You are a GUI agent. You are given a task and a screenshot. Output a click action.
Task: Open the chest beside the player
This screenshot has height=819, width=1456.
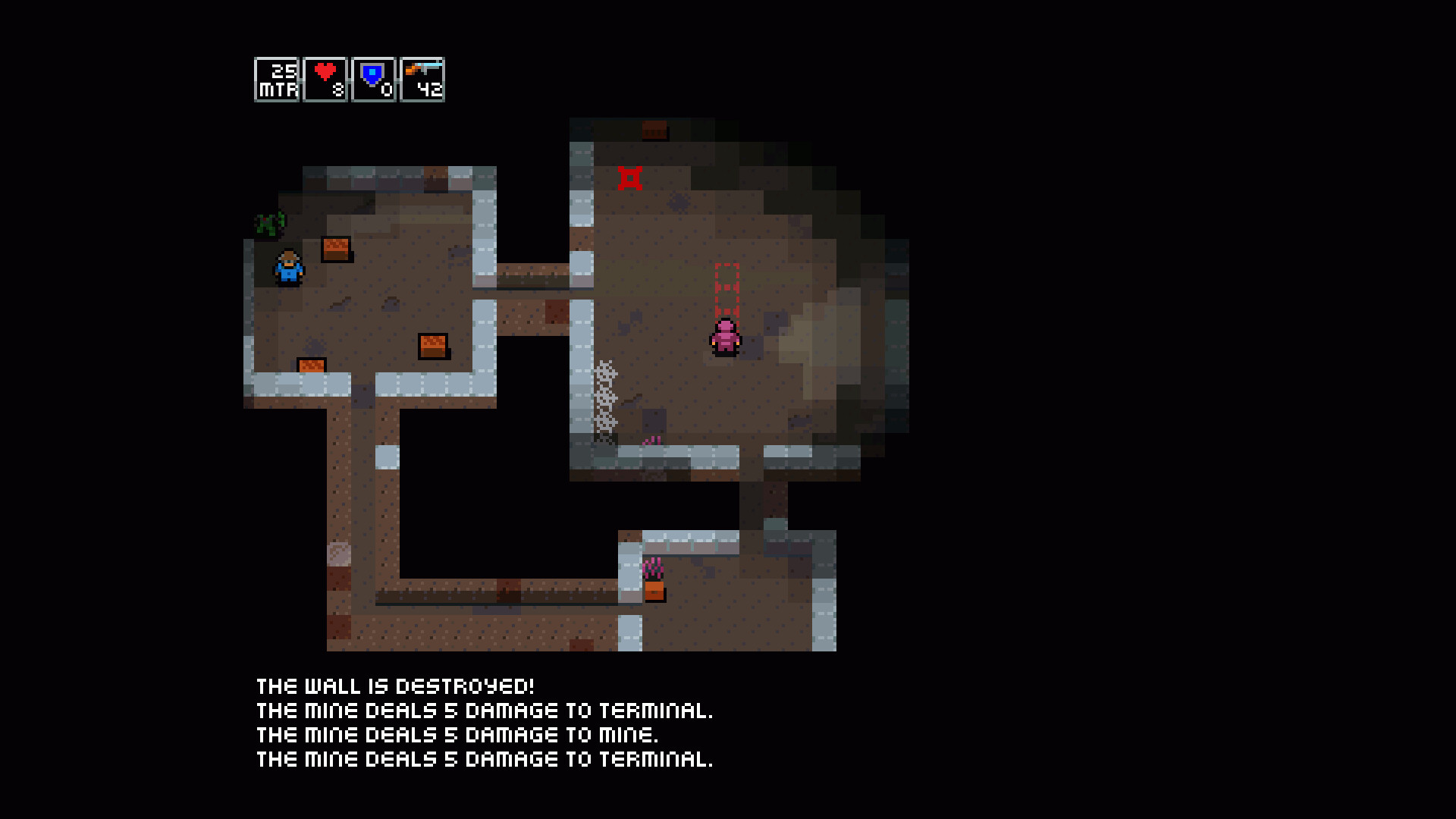(x=337, y=249)
